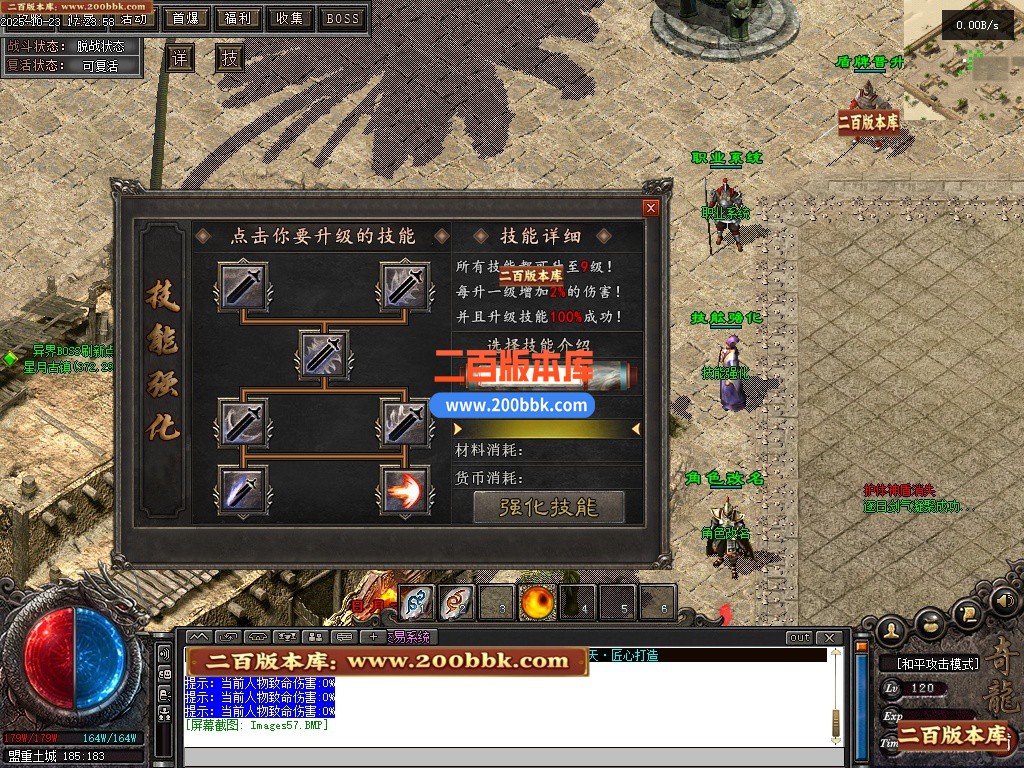
Task: Close the chat window with X
Action: point(828,638)
